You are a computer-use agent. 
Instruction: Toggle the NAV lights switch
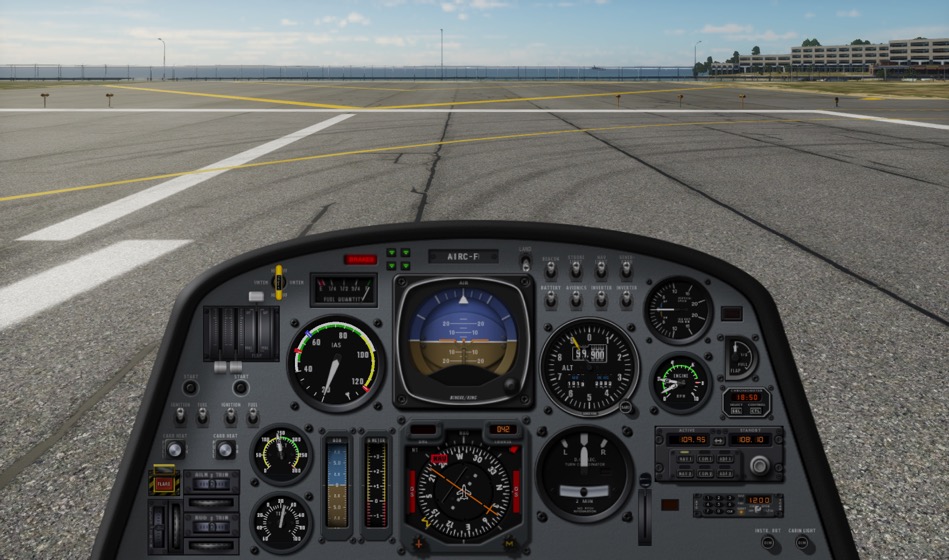tap(601, 270)
